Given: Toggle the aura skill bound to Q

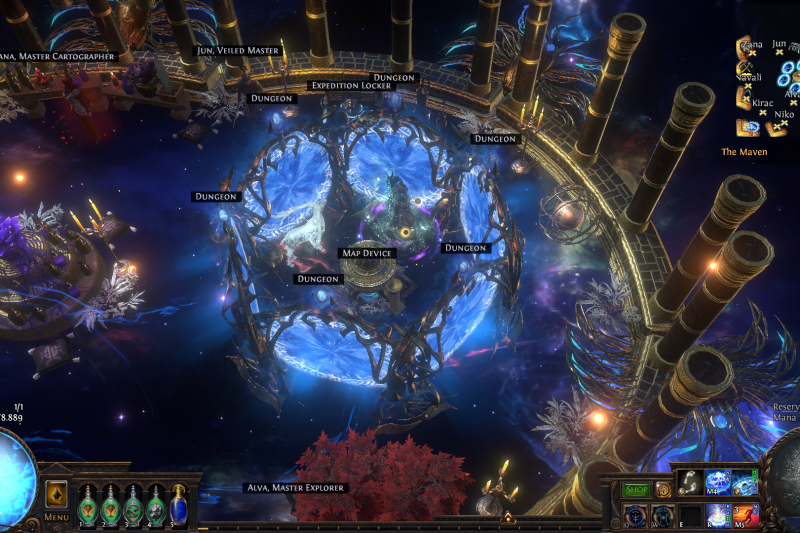Looking at the screenshot, I should (x=636, y=514).
